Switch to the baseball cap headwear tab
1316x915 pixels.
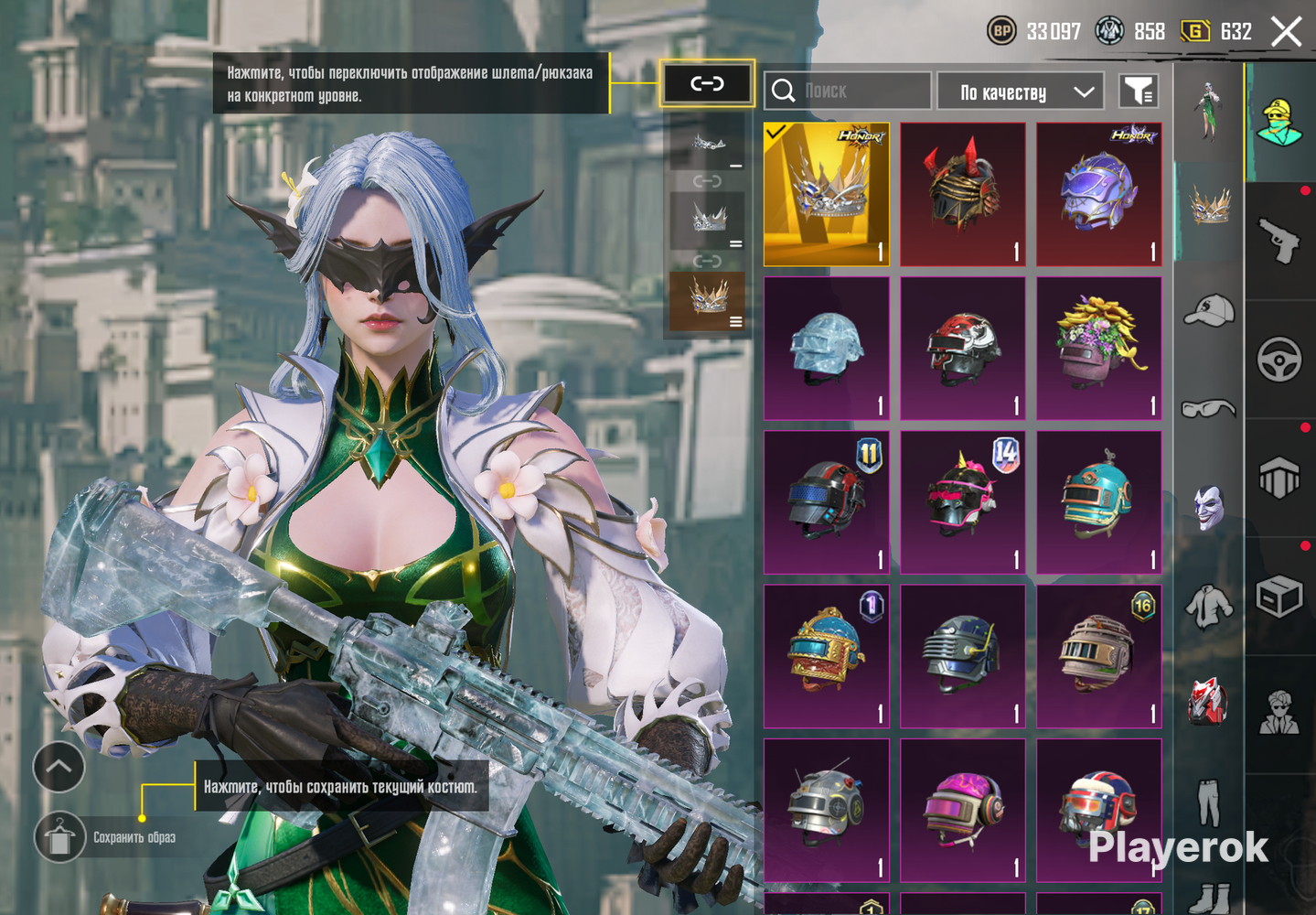(x=1209, y=310)
